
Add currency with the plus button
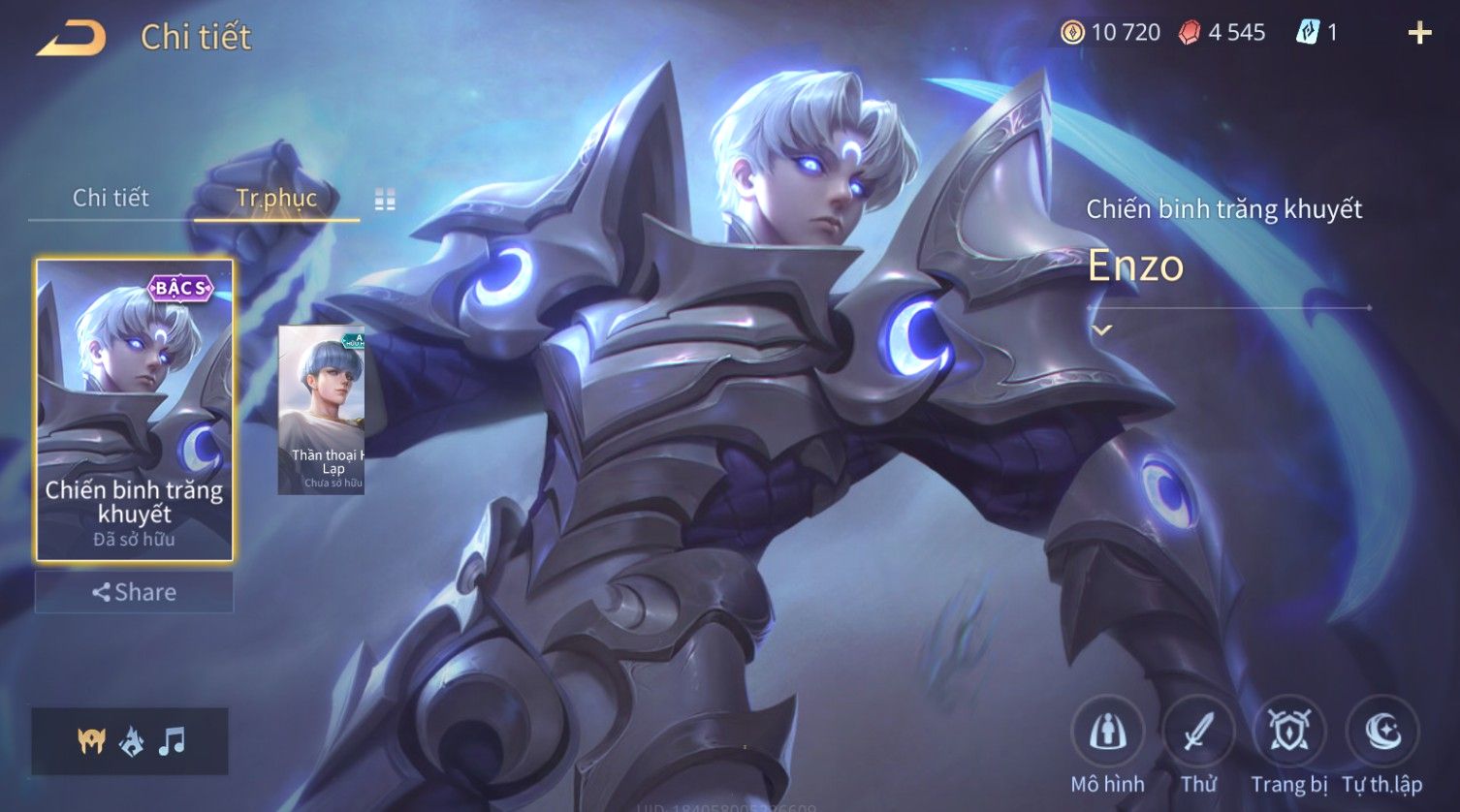[x=1419, y=33]
